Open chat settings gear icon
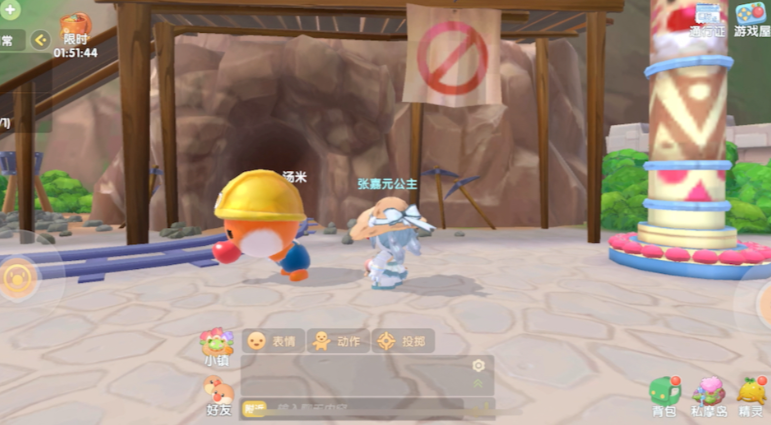Screen dimensions: 771x425 [x=478, y=366]
